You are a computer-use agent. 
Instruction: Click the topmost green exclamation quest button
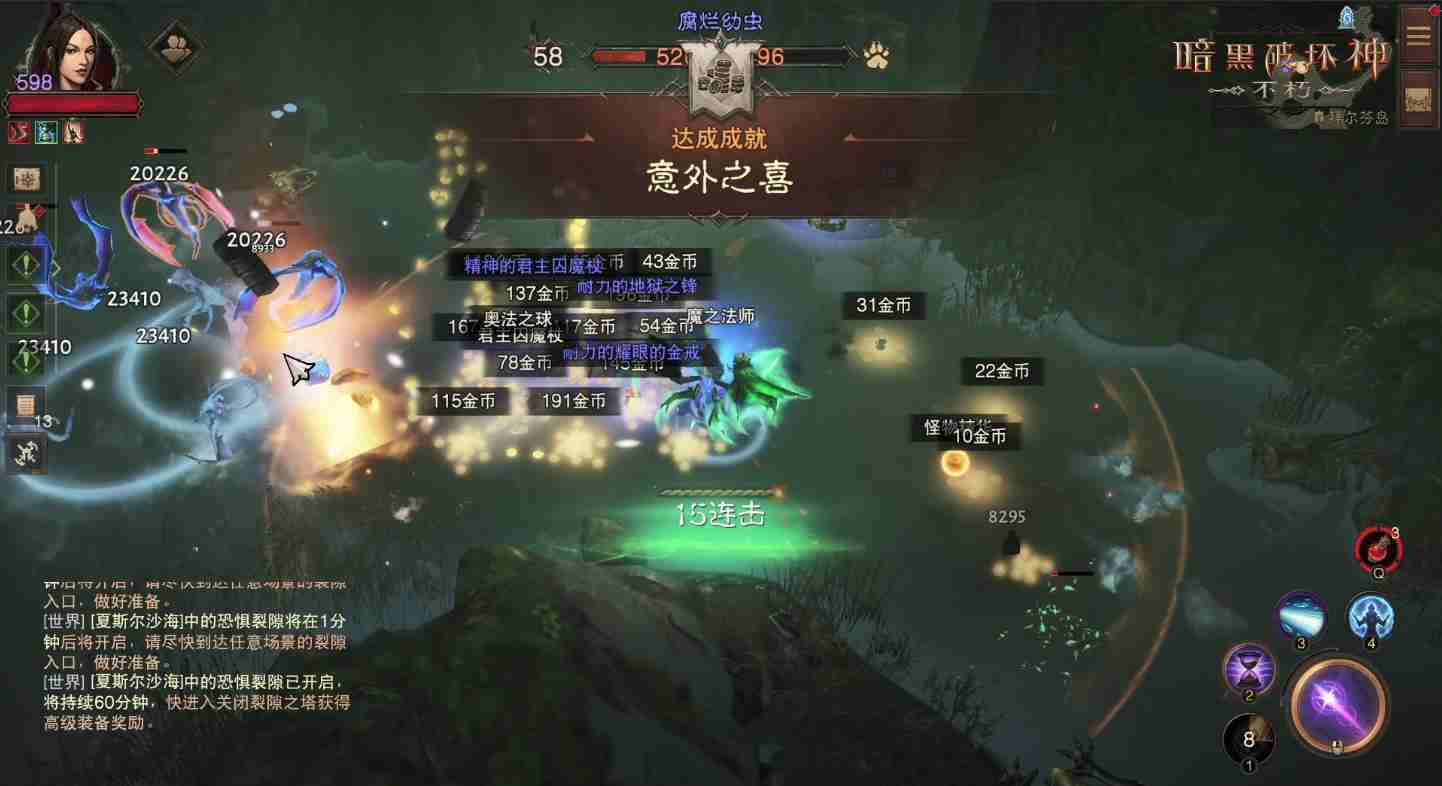point(26,263)
